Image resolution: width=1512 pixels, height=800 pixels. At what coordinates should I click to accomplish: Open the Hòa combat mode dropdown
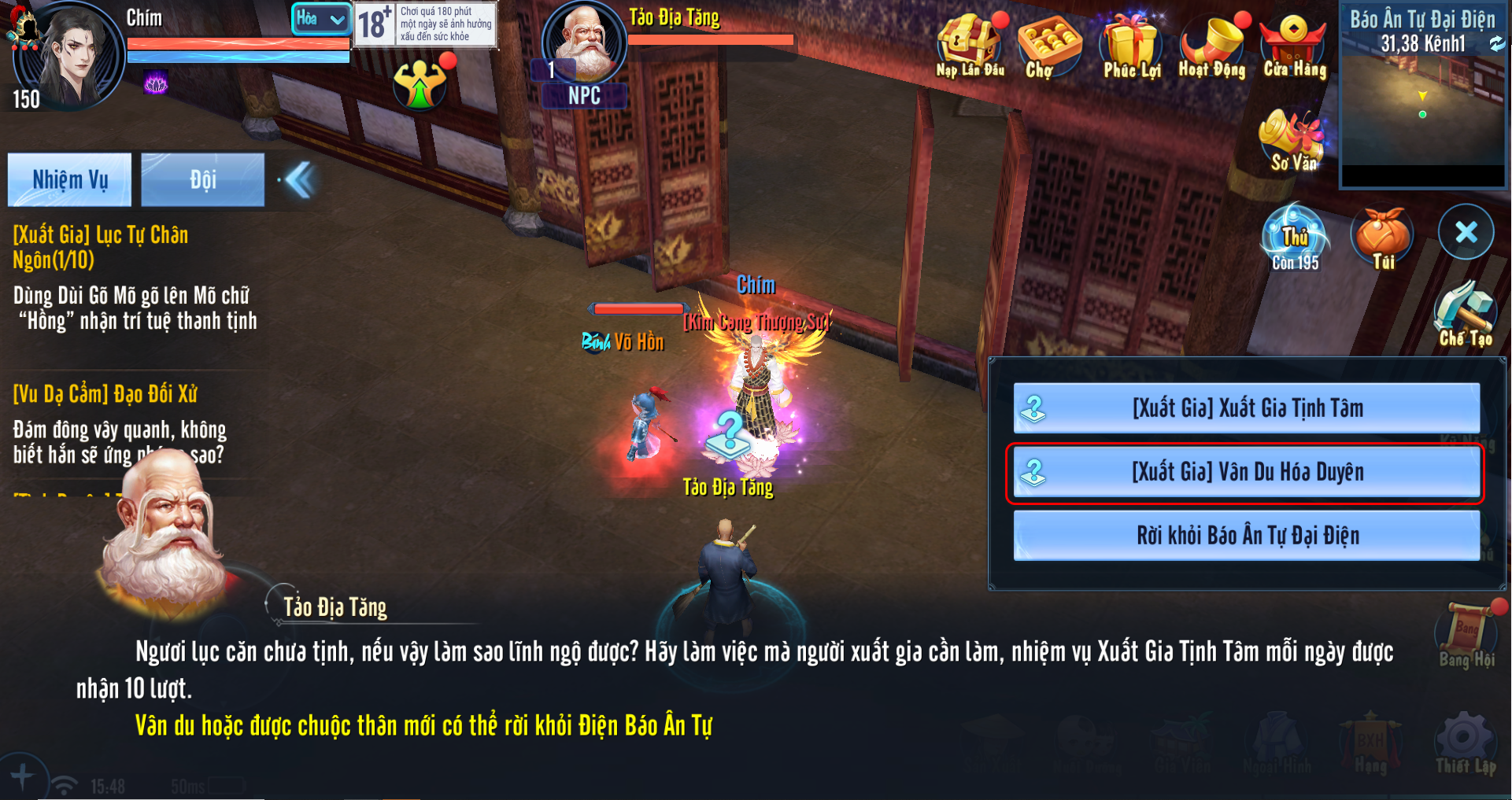321,19
